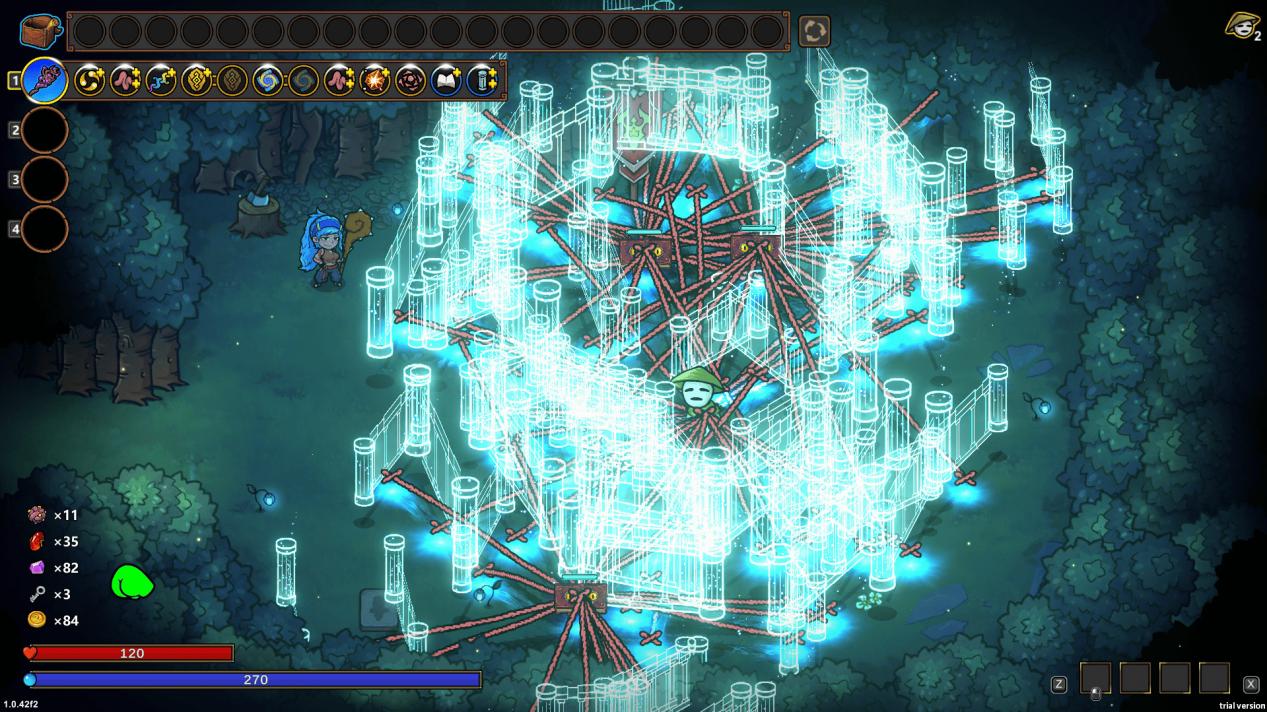Choose the glowing cylinder pillar spell icon
The image size is (1267, 712).
click(482, 80)
